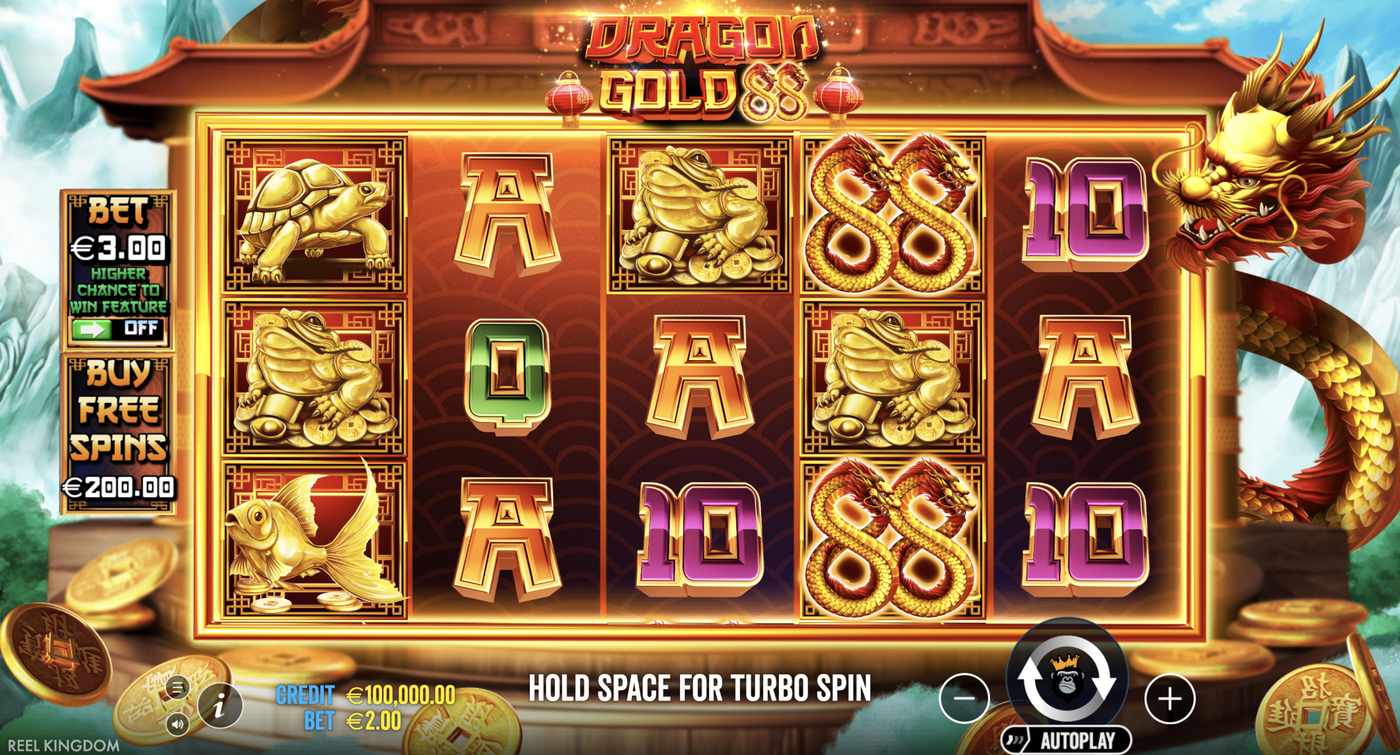Click the Dragon Gold 88 title logo
The image size is (1400, 755).
click(700, 60)
